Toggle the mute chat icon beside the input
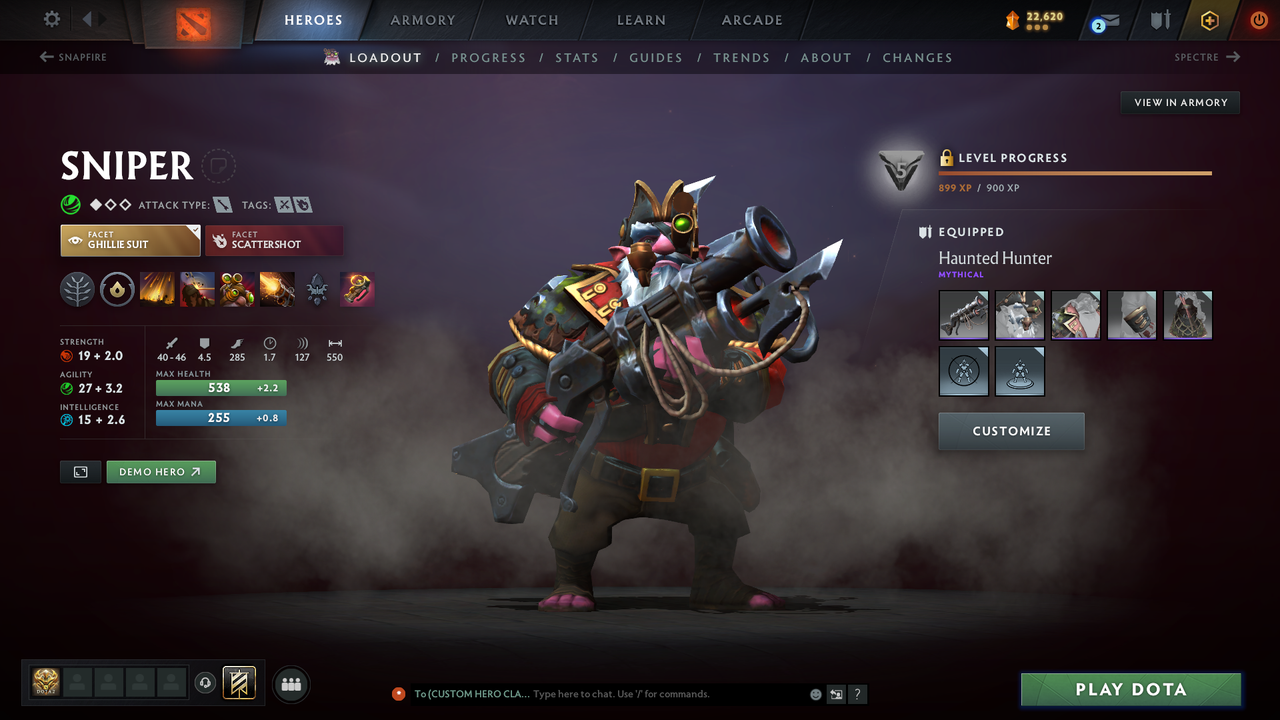 click(x=836, y=694)
